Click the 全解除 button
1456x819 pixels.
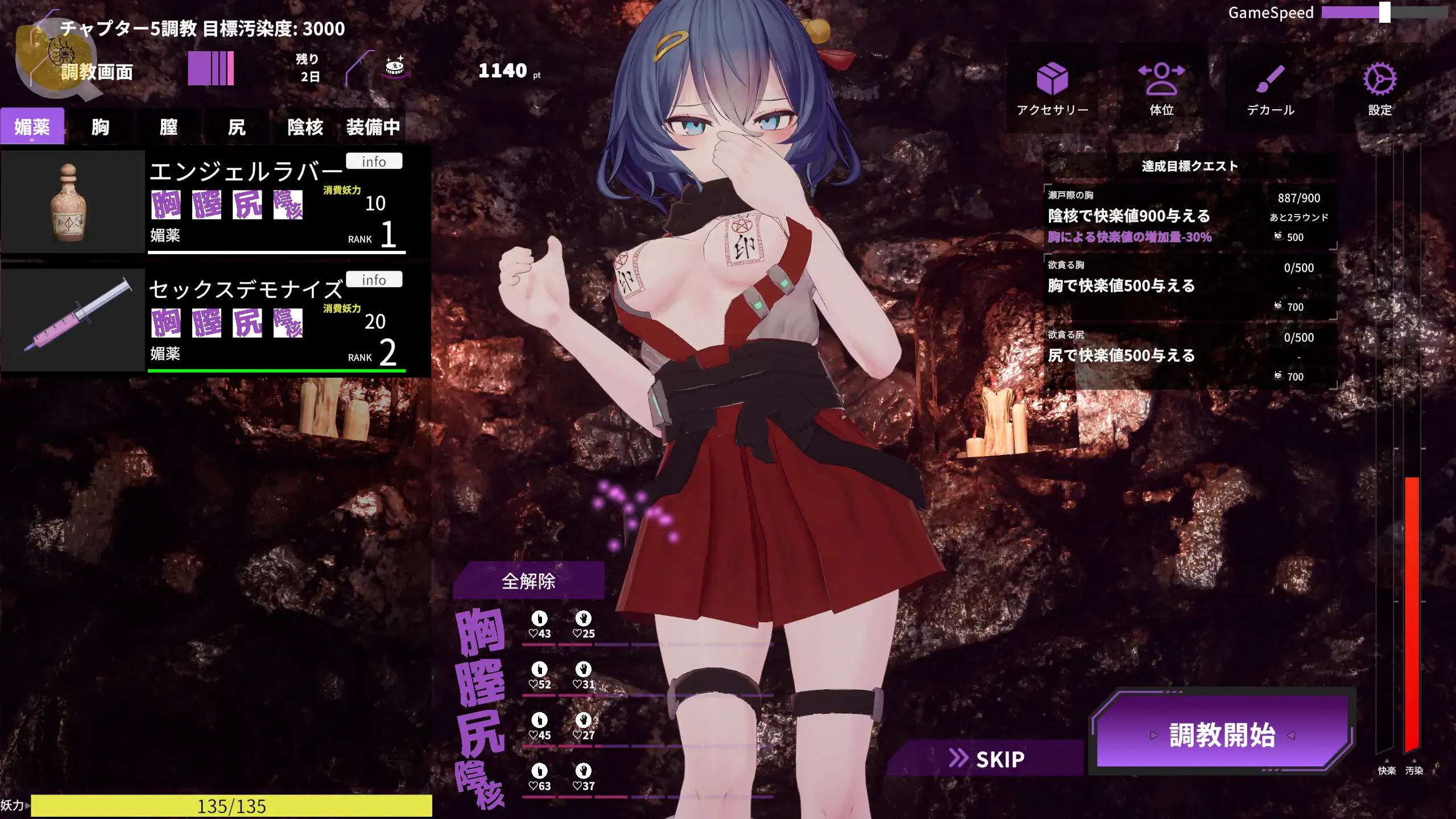(x=528, y=581)
